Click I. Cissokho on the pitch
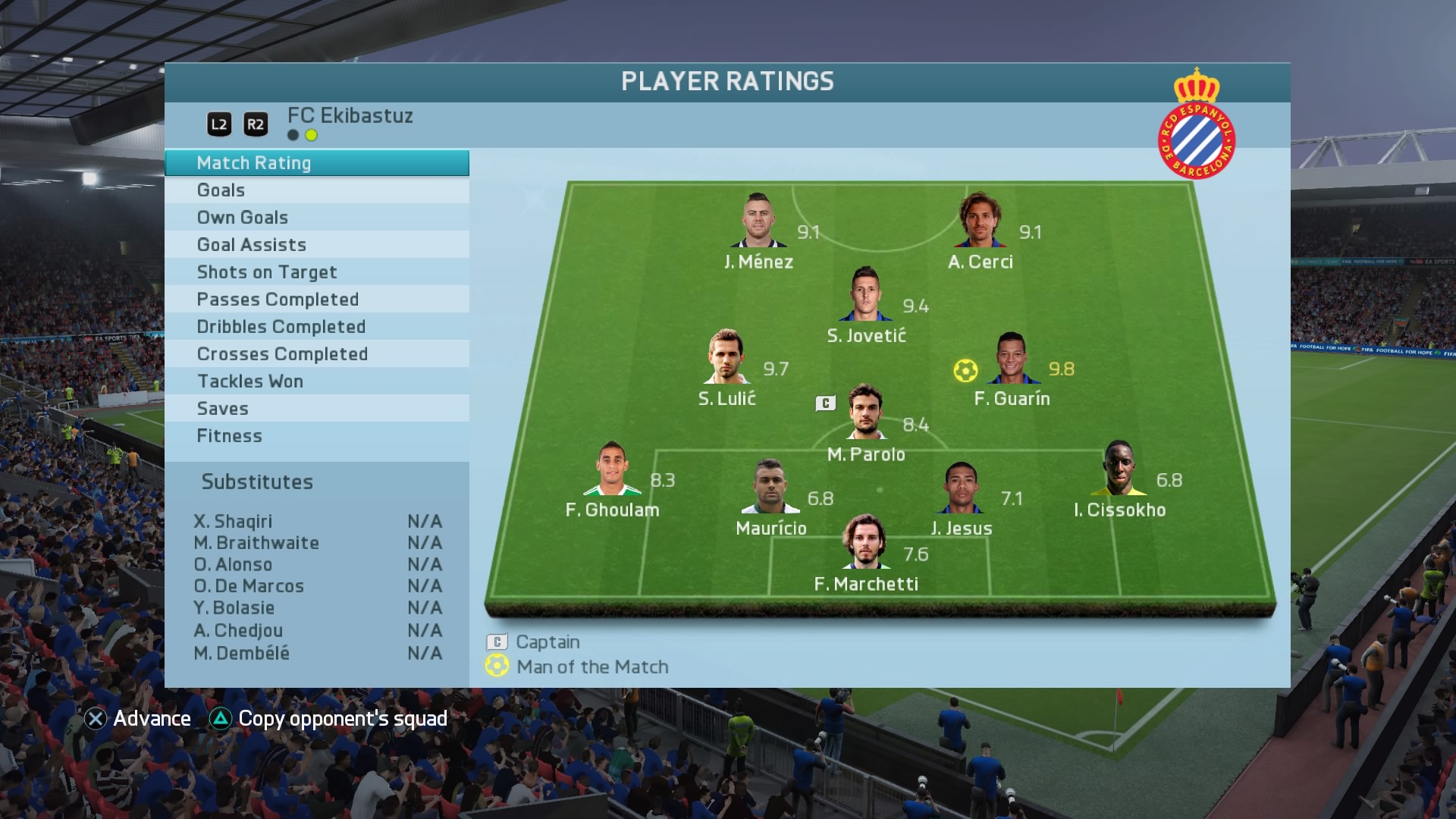The image size is (1456, 819). [1119, 469]
